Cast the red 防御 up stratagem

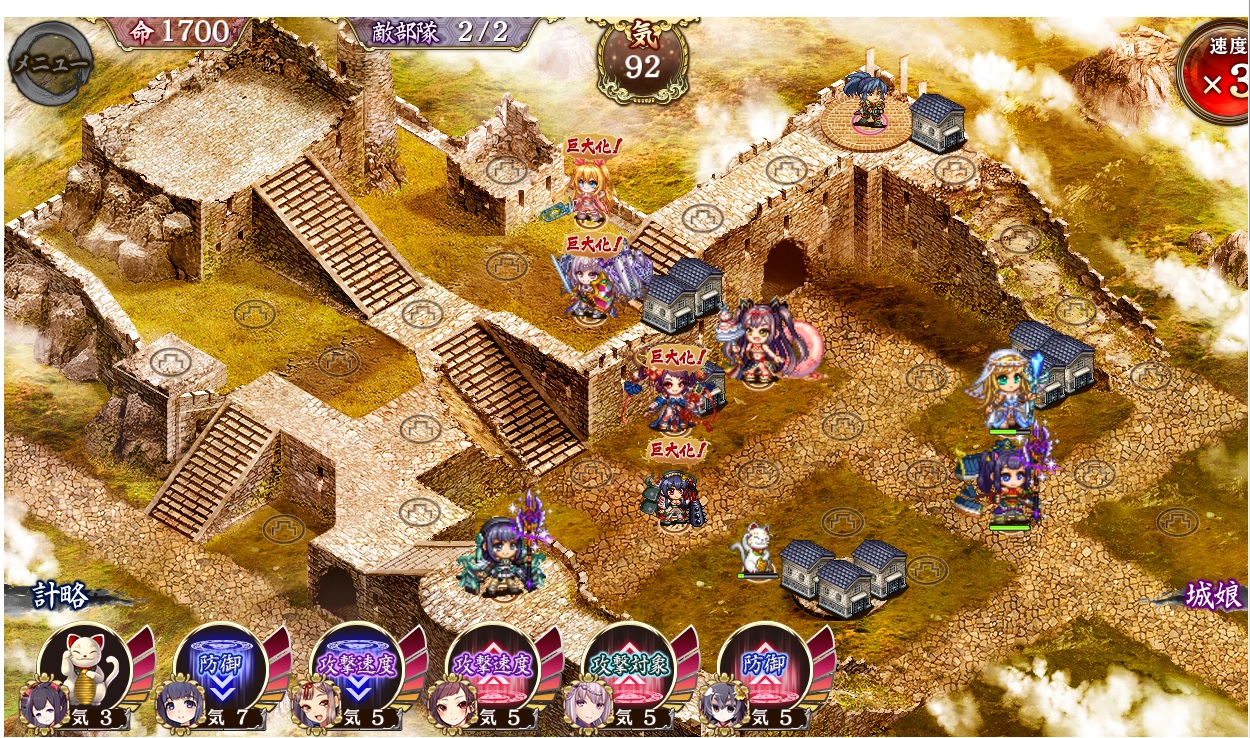(x=765, y=667)
